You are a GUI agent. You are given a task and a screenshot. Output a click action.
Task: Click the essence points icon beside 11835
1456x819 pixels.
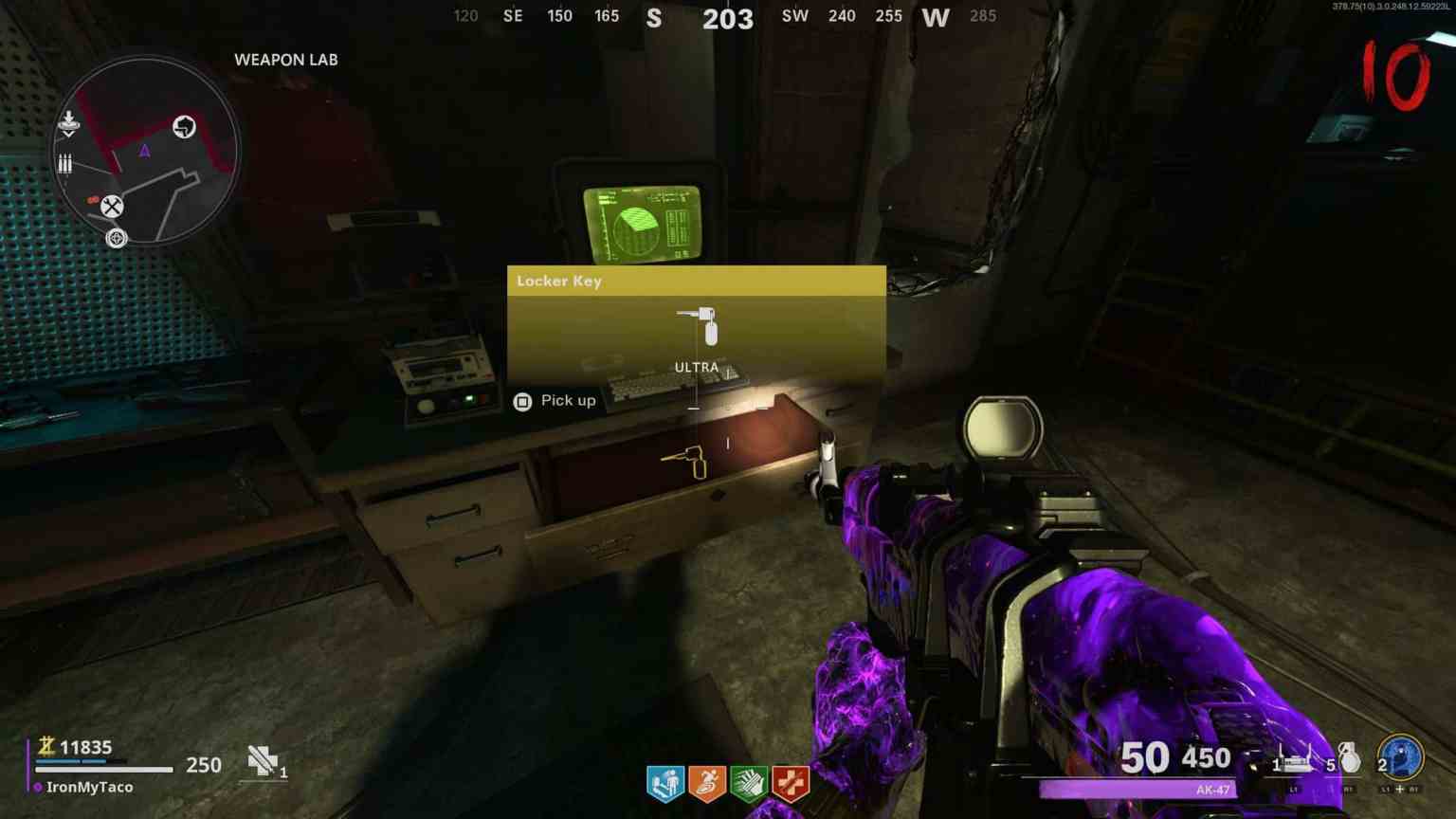(x=46, y=748)
